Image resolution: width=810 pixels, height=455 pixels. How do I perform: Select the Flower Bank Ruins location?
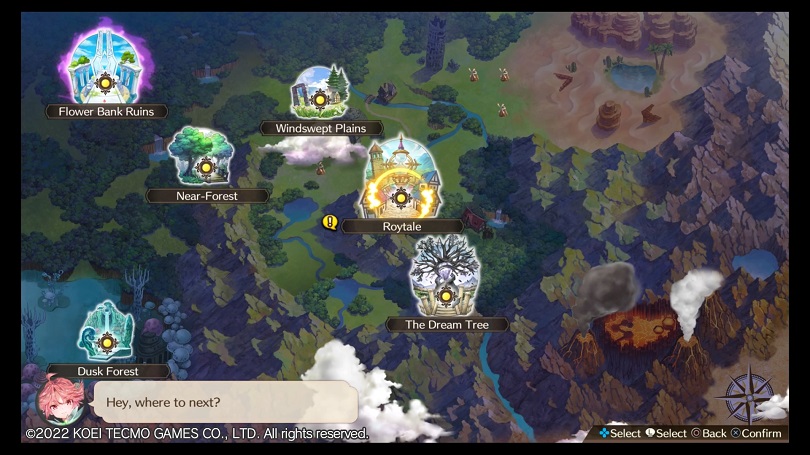point(105,82)
